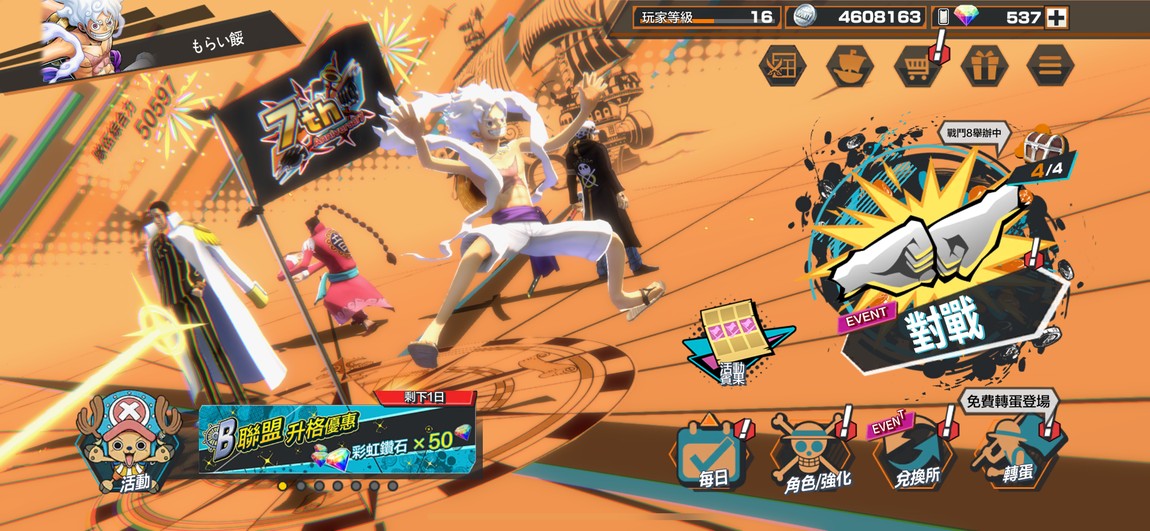View the player profile avatar
1150x531 pixels.
[x=84, y=38]
